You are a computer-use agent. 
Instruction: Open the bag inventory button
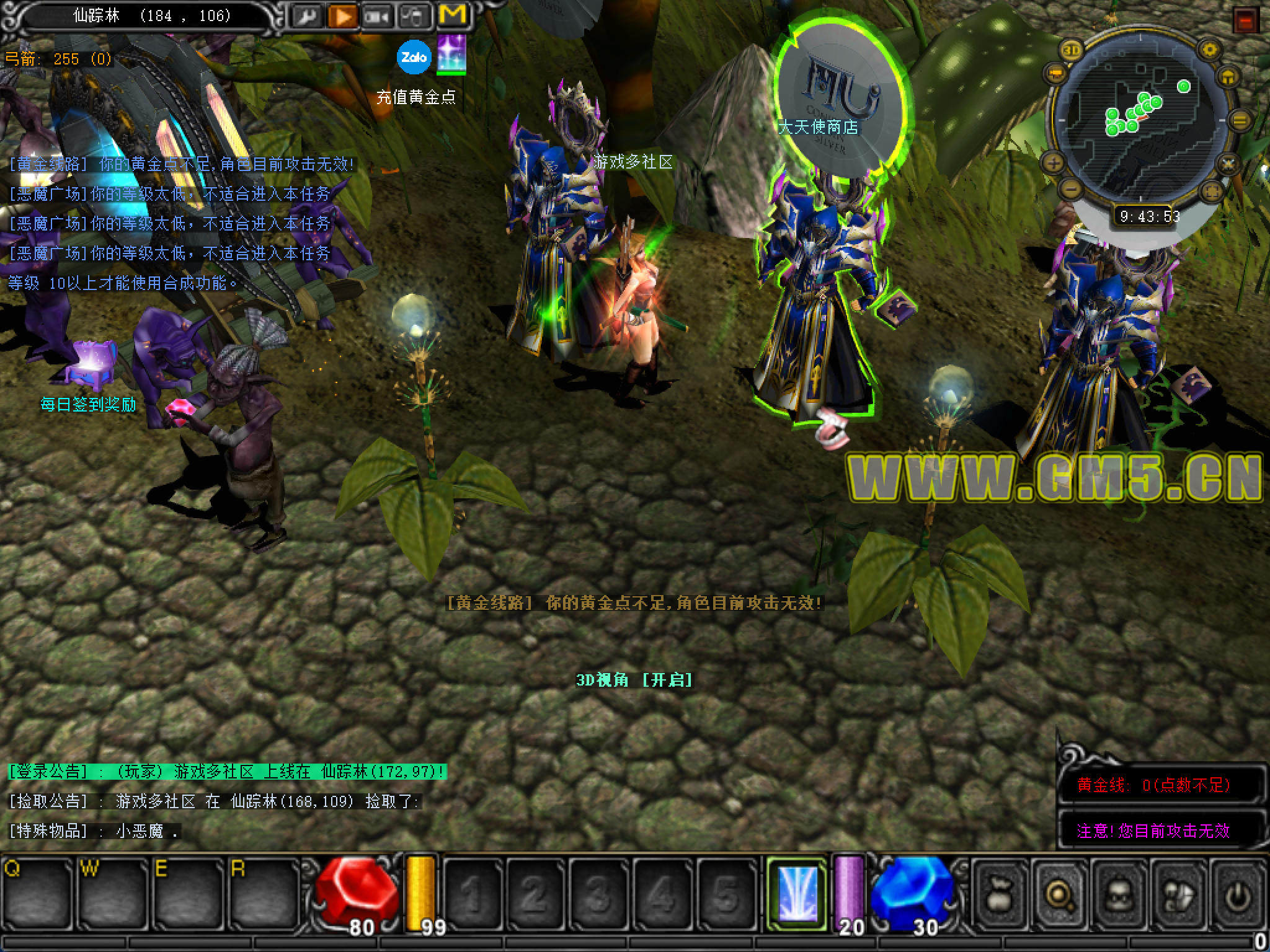coord(999,894)
